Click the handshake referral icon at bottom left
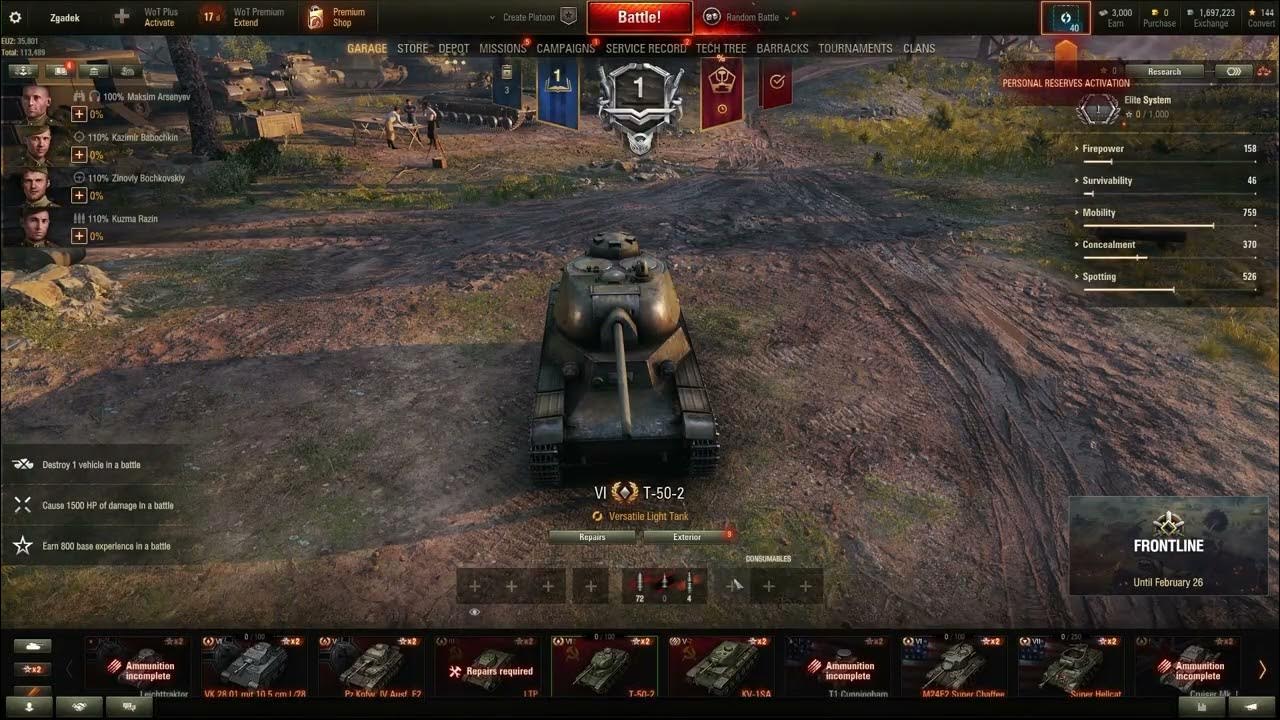The height and width of the screenshot is (720, 1280). (79, 706)
